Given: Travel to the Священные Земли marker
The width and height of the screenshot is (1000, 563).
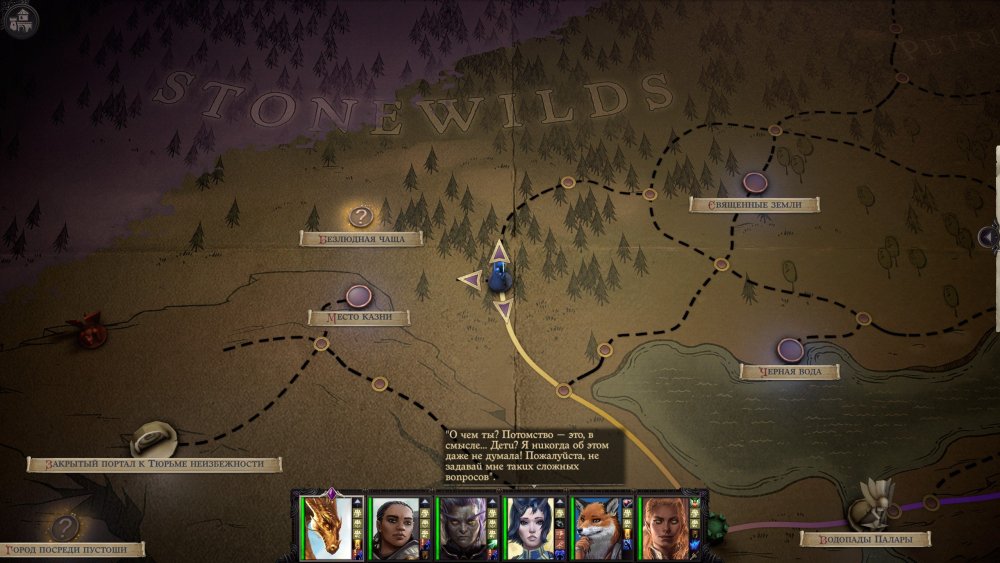Looking at the screenshot, I should tap(755, 183).
